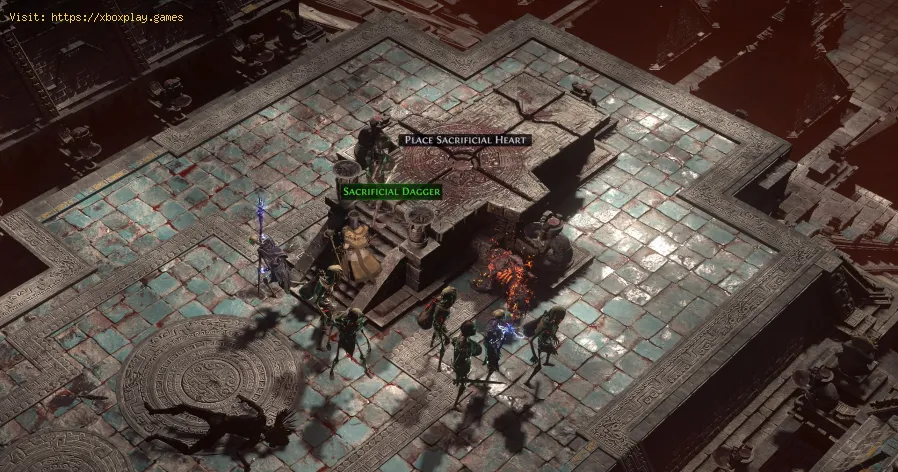Viewport: 898px width, 472px height.
Task: Click the Place Sacrificial Heart label
Action: 464,140
